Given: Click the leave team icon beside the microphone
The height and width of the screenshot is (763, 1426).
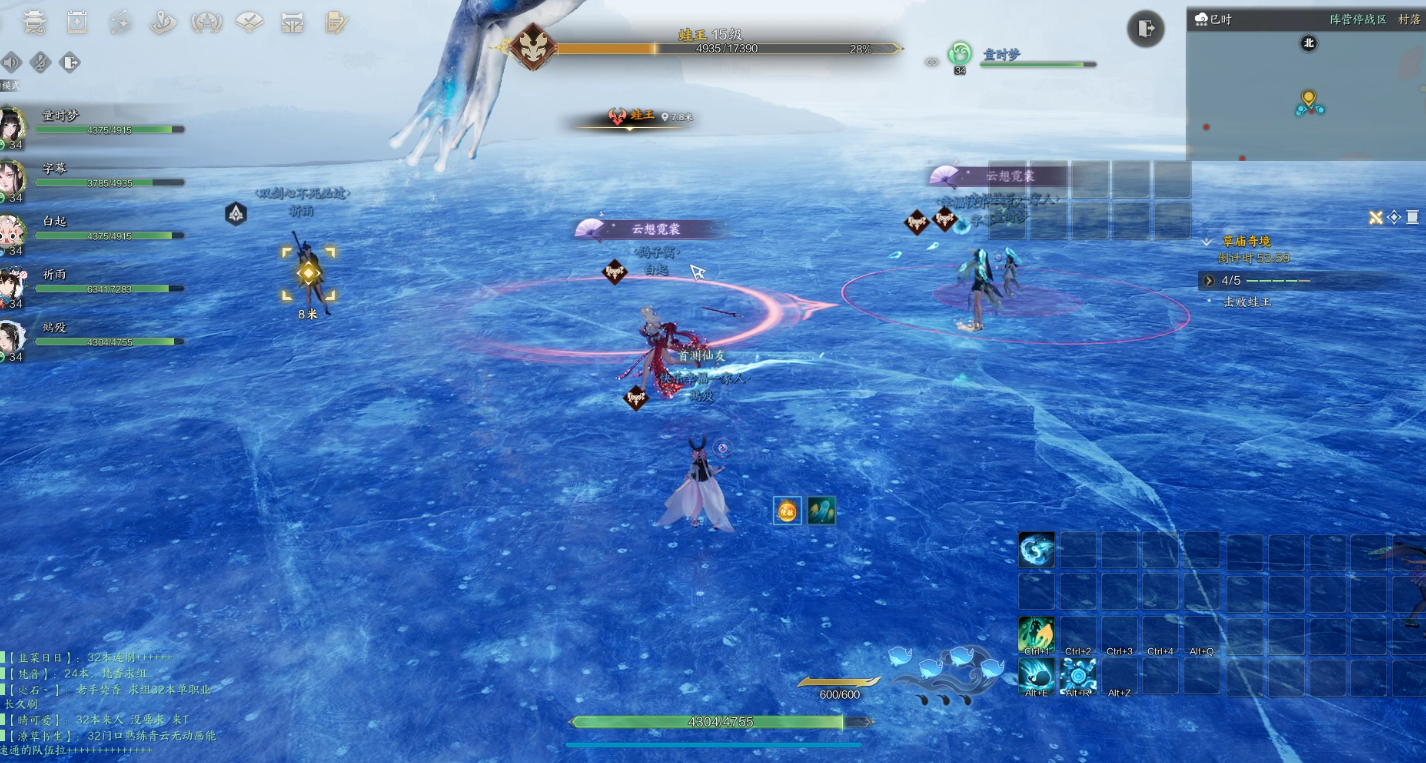Looking at the screenshot, I should click(70, 63).
